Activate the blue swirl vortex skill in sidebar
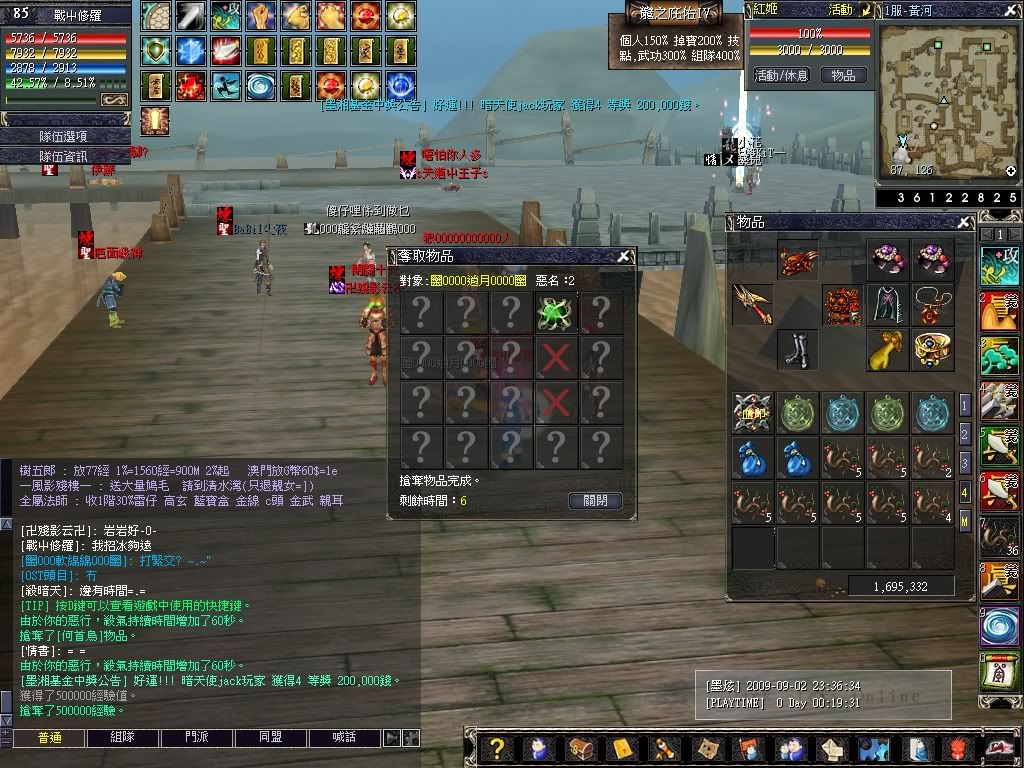 click(999, 626)
